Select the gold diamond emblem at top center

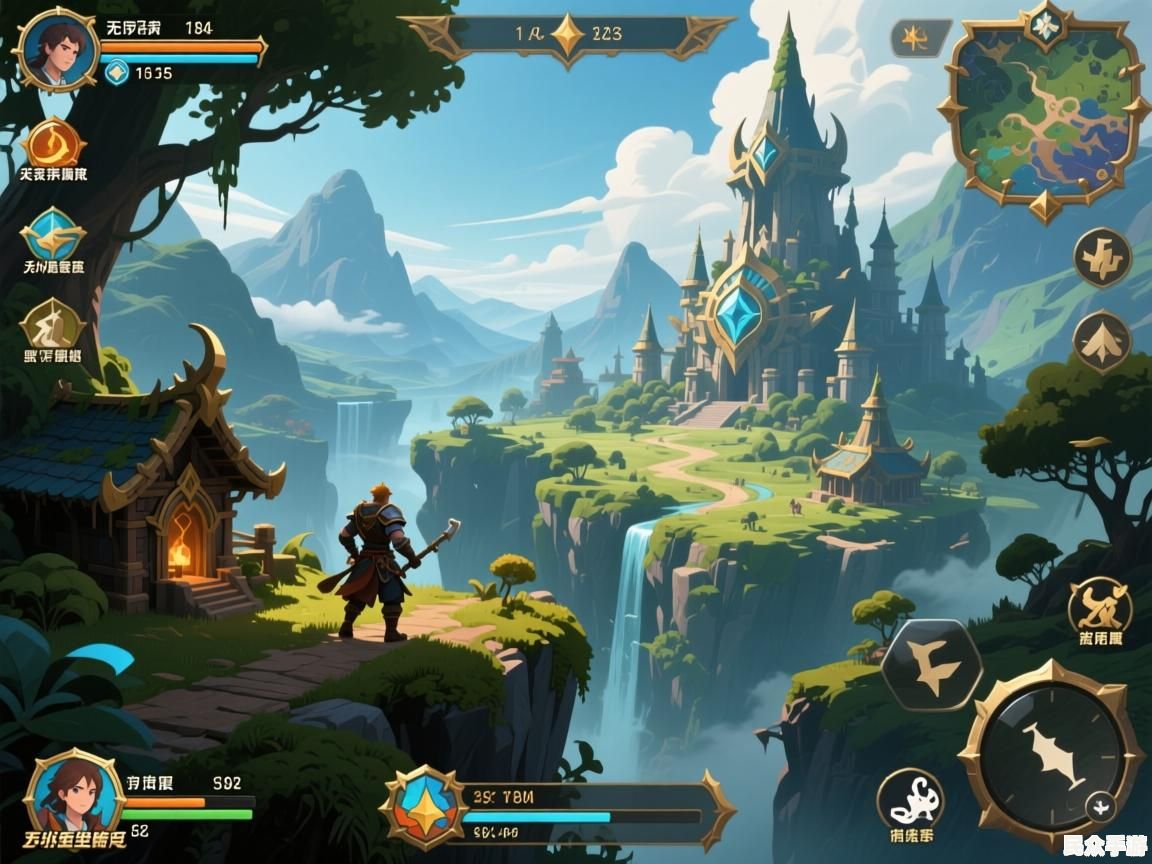(568, 35)
